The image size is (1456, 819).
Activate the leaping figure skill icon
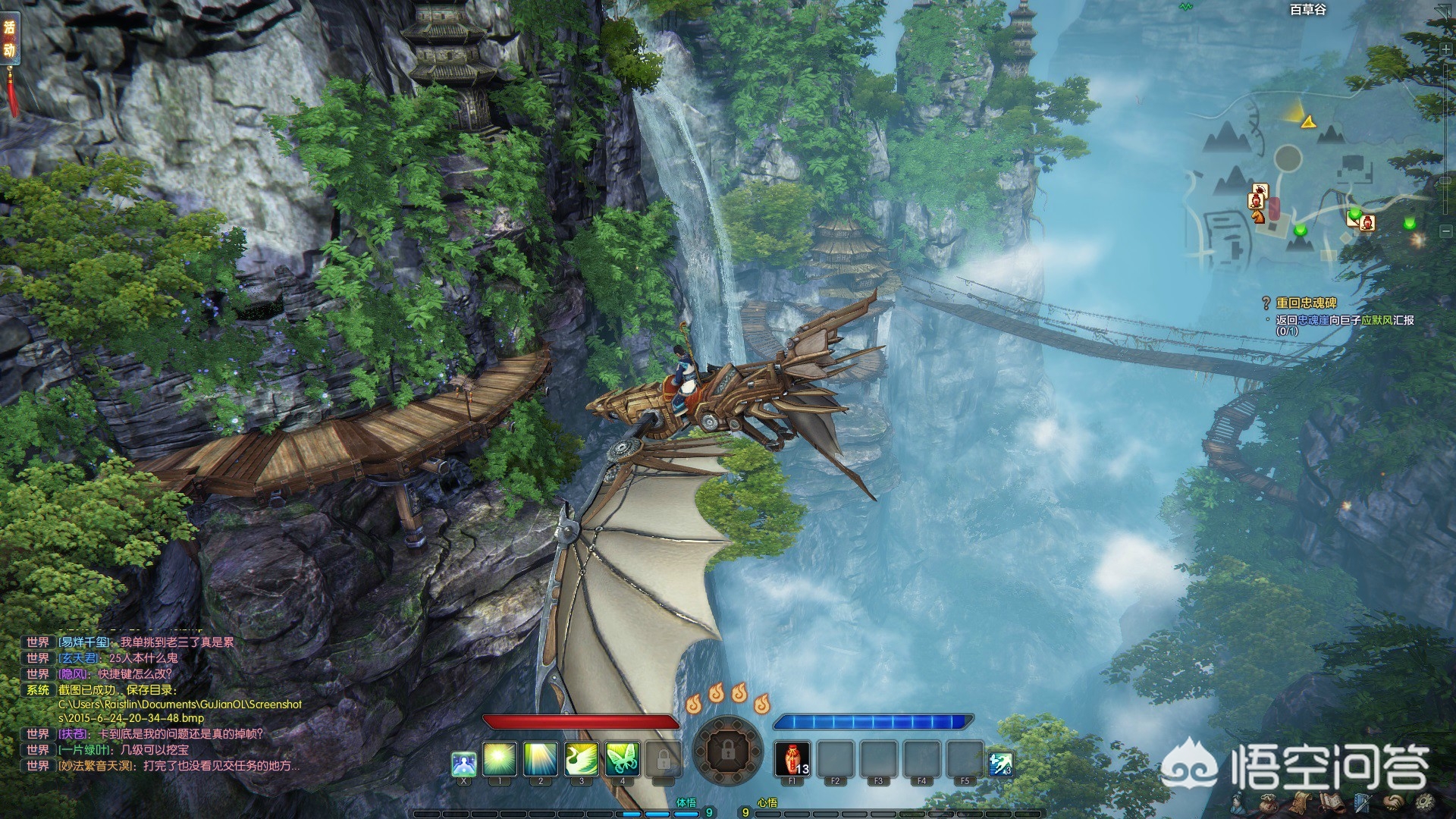[1000, 764]
